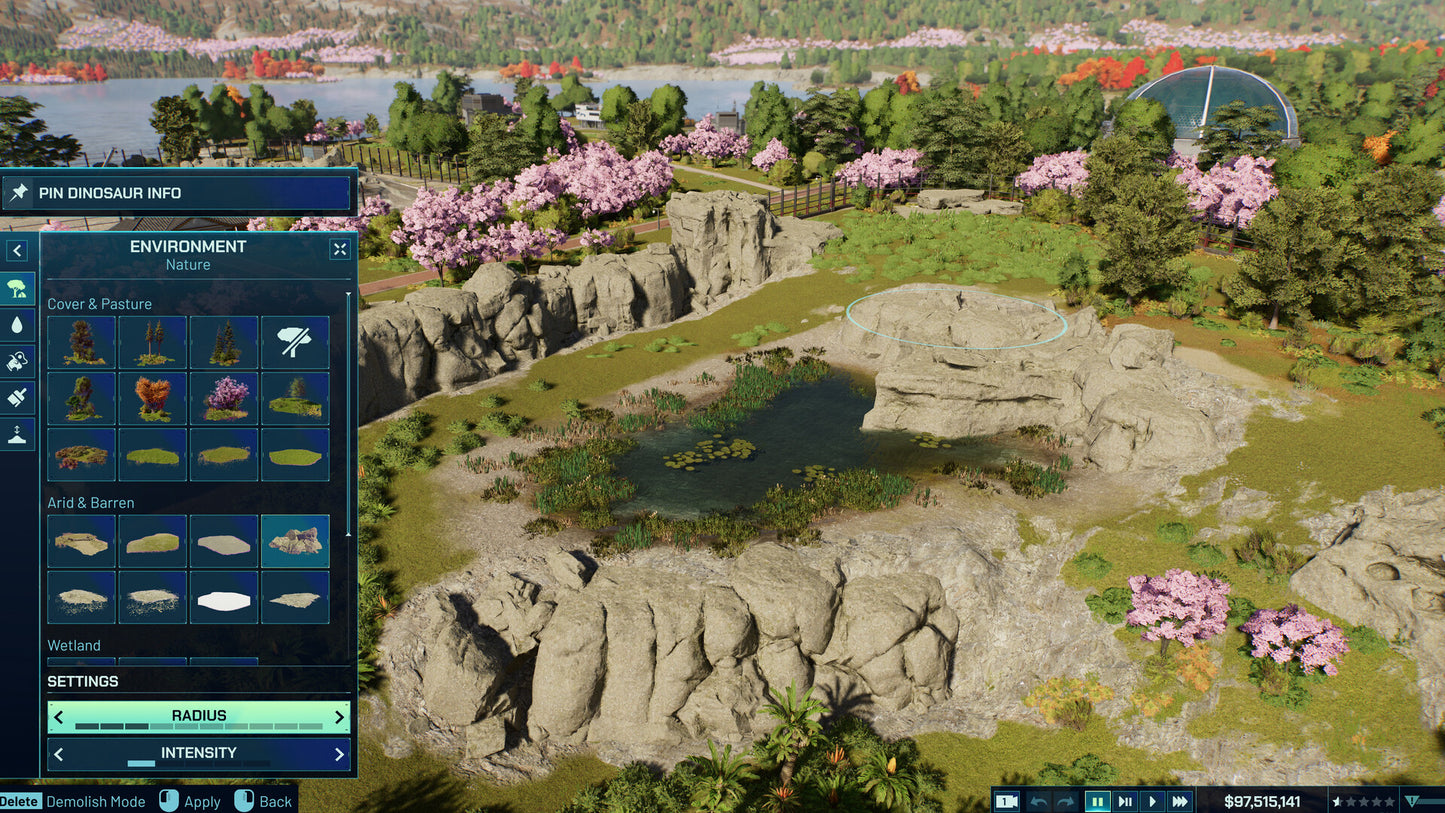This screenshot has height=813, width=1445.
Task: Select the dinosaur paint tool
Action: click(x=18, y=361)
